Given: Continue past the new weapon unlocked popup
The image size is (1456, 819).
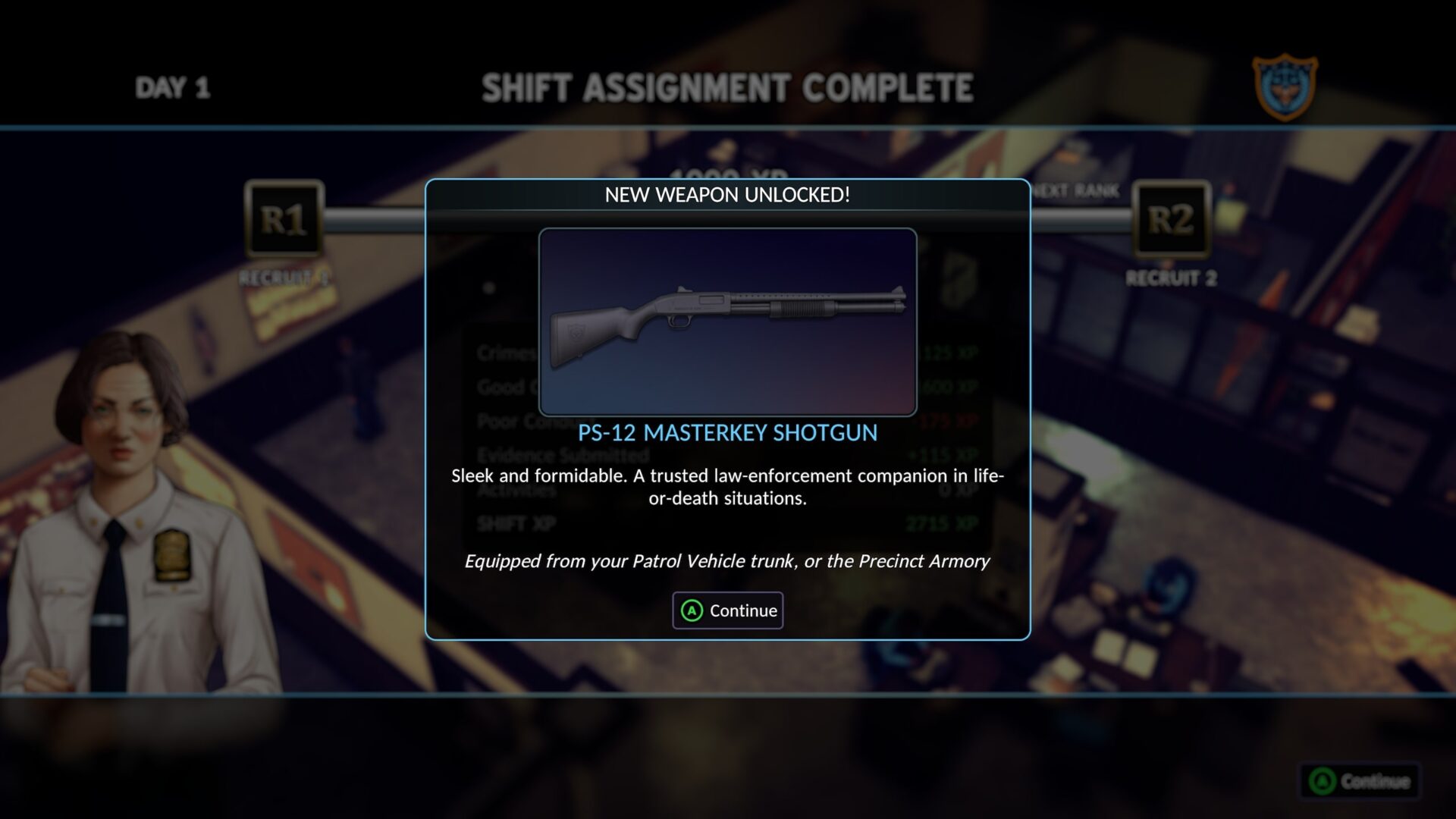Looking at the screenshot, I should click(x=728, y=610).
